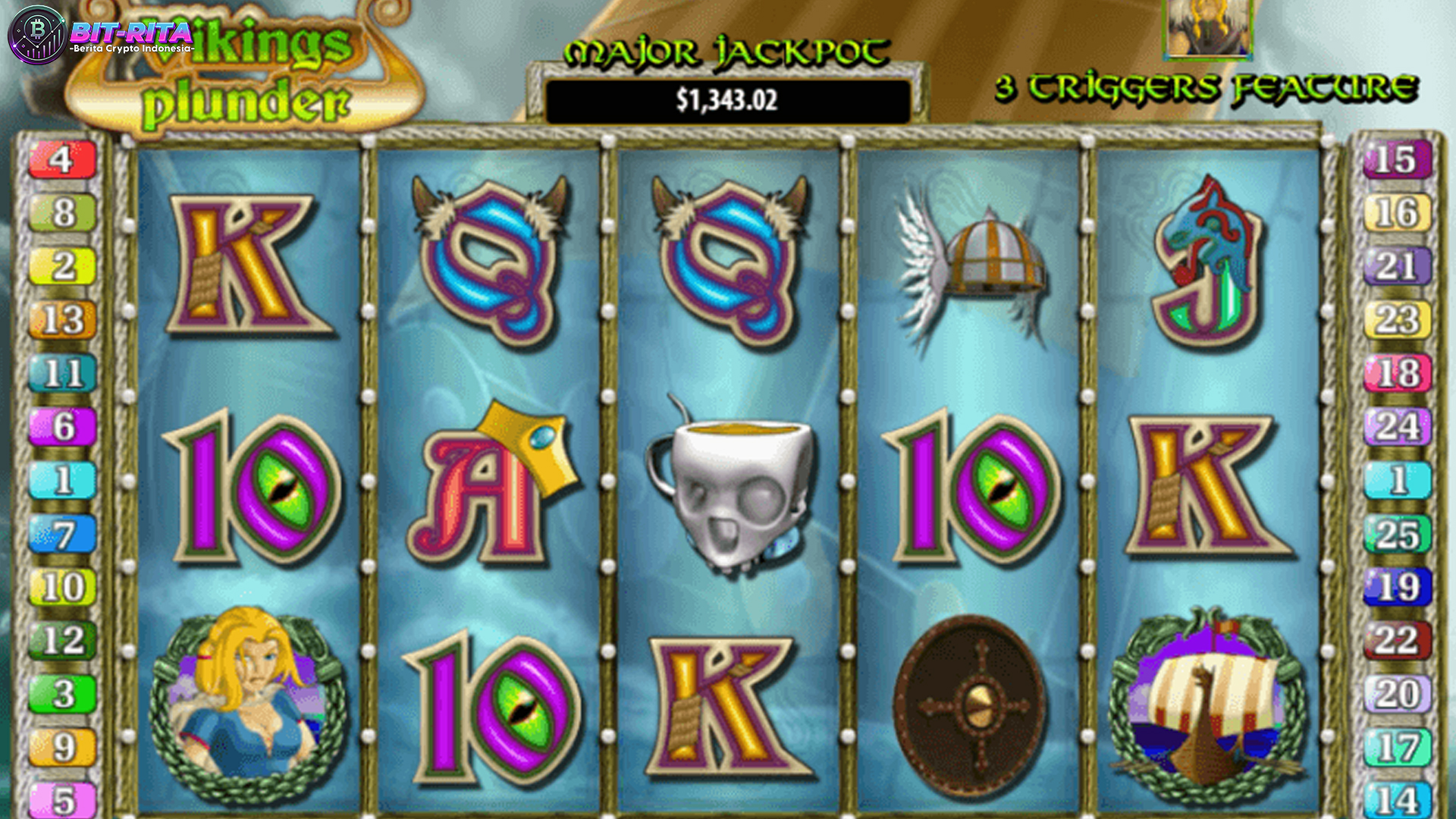Choose payline 15 marker

coord(1397,160)
